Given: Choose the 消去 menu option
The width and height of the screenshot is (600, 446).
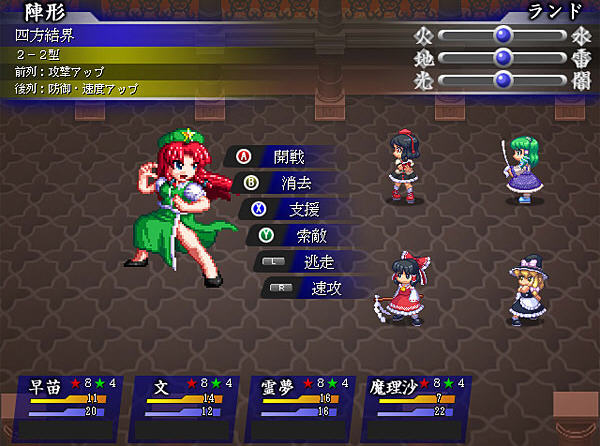Looking at the screenshot, I should click(x=290, y=183).
